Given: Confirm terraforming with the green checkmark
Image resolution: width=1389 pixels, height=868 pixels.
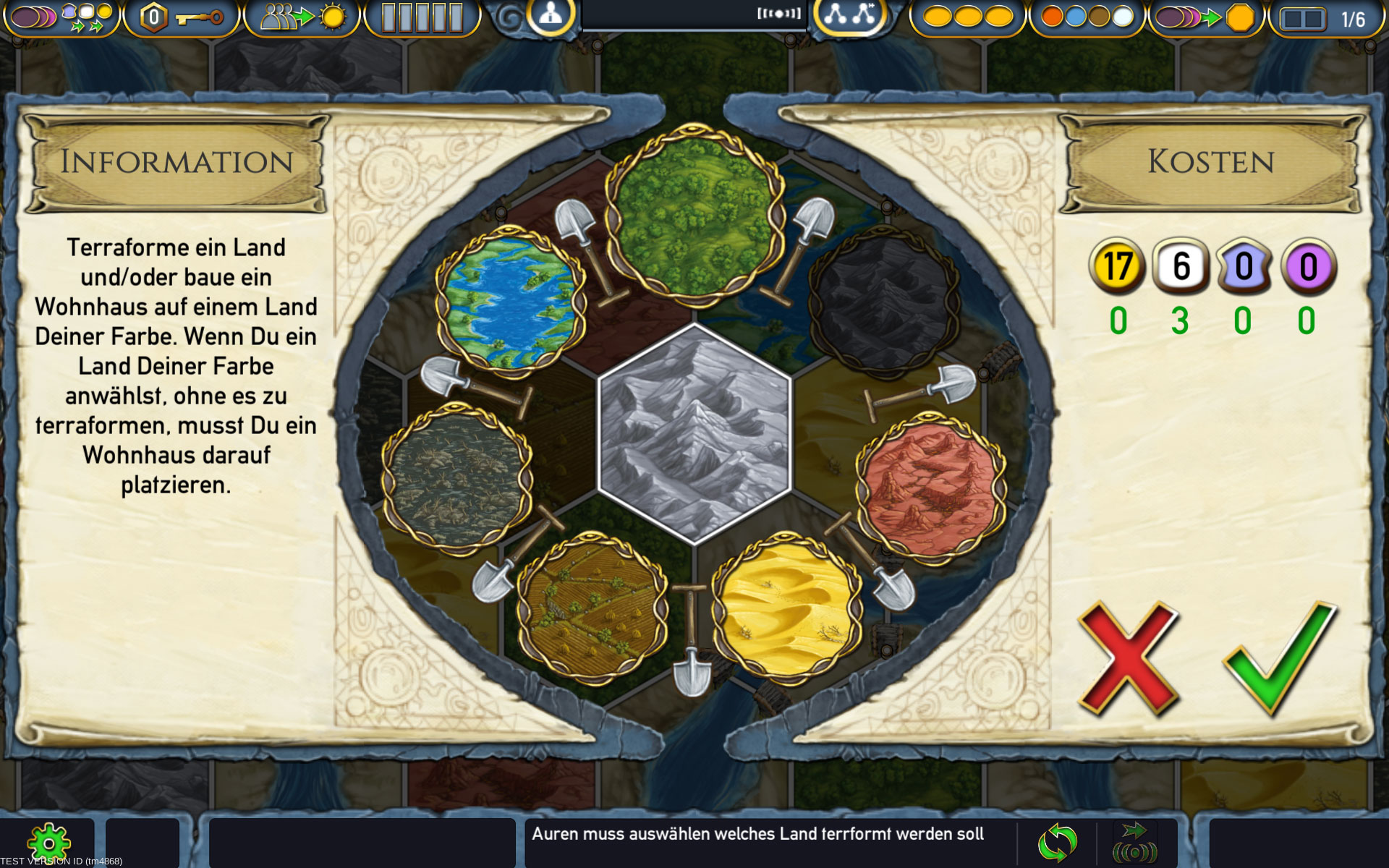Looking at the screenshot, I should click(x=1280, y=657).
